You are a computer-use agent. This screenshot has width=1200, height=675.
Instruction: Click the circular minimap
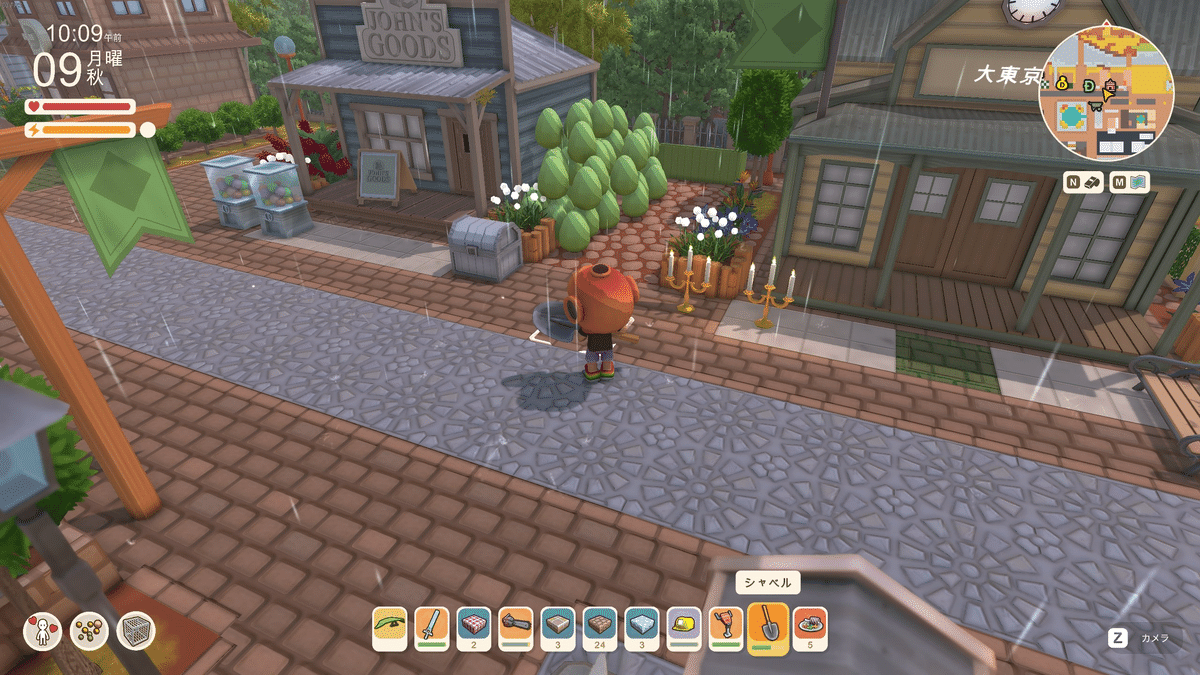[x=1106, y=94]
